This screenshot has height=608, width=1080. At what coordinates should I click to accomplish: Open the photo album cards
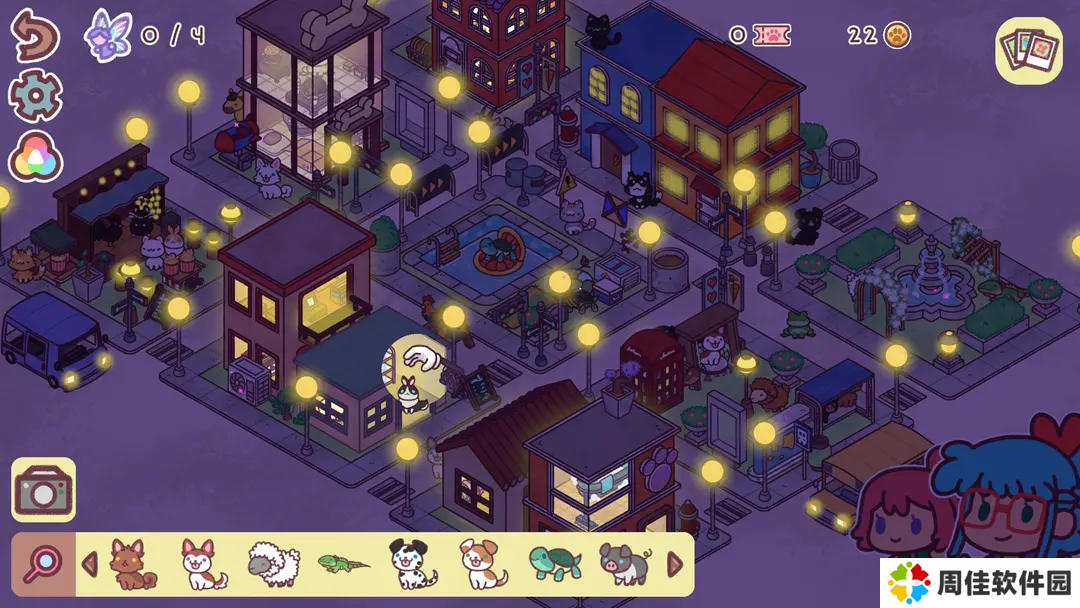click(1028, 50)
